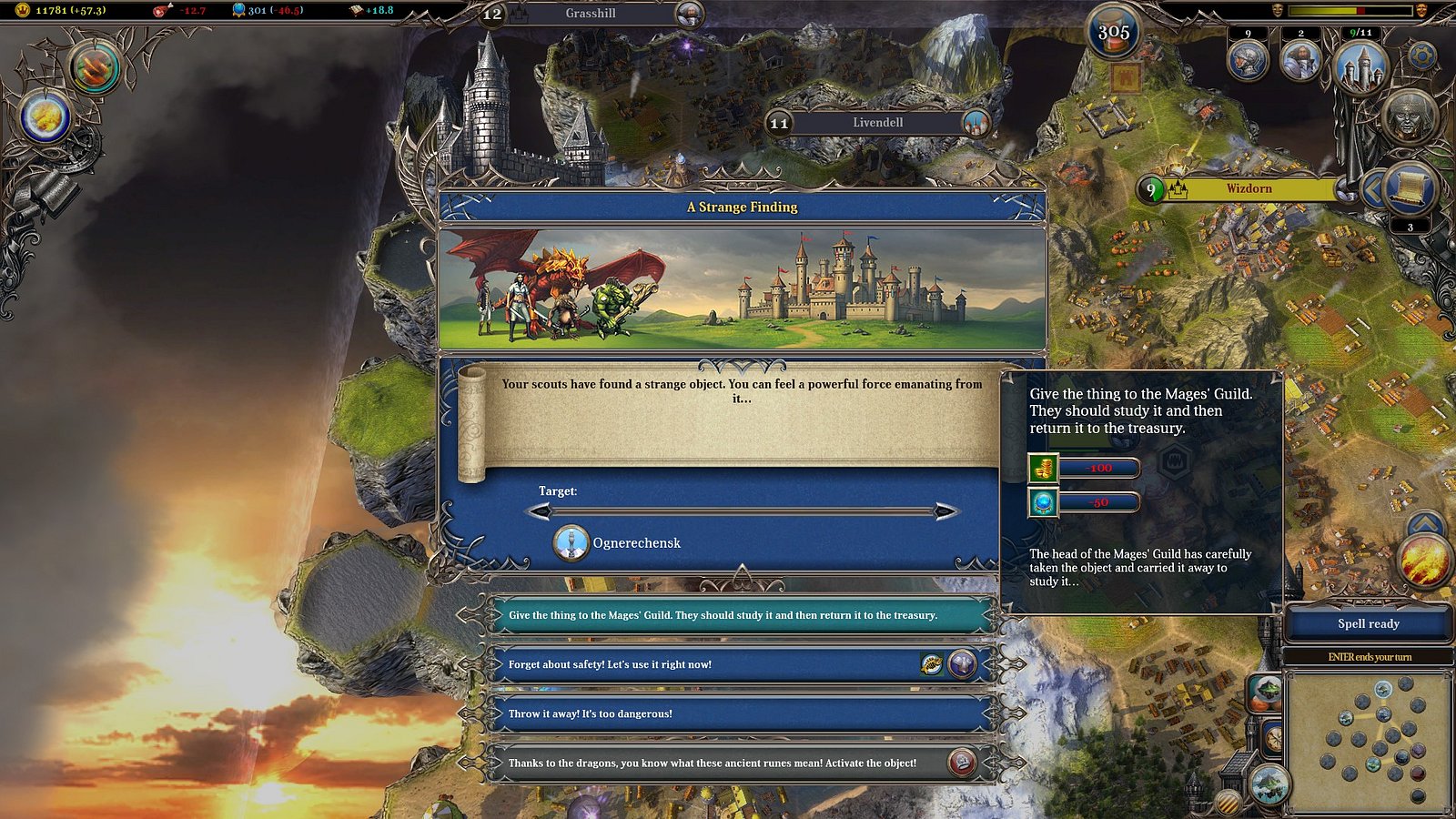
Task: Click the Grasshill city banner
Action: click(x=591, y=14)
